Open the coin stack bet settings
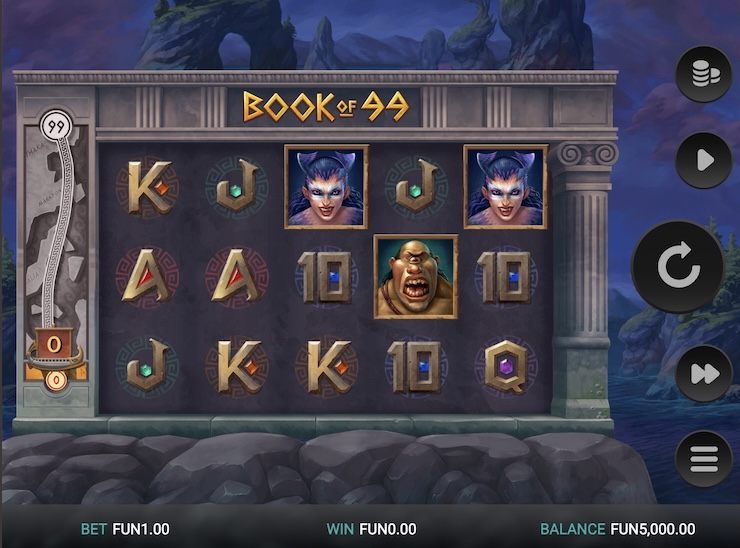 pos(703,74)
